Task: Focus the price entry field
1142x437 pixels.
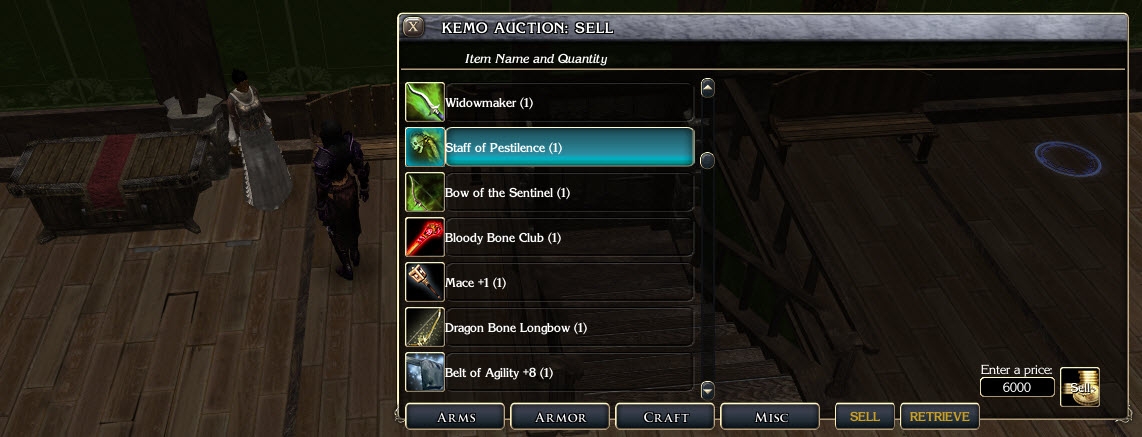Action: click(x=1017, y=388)
